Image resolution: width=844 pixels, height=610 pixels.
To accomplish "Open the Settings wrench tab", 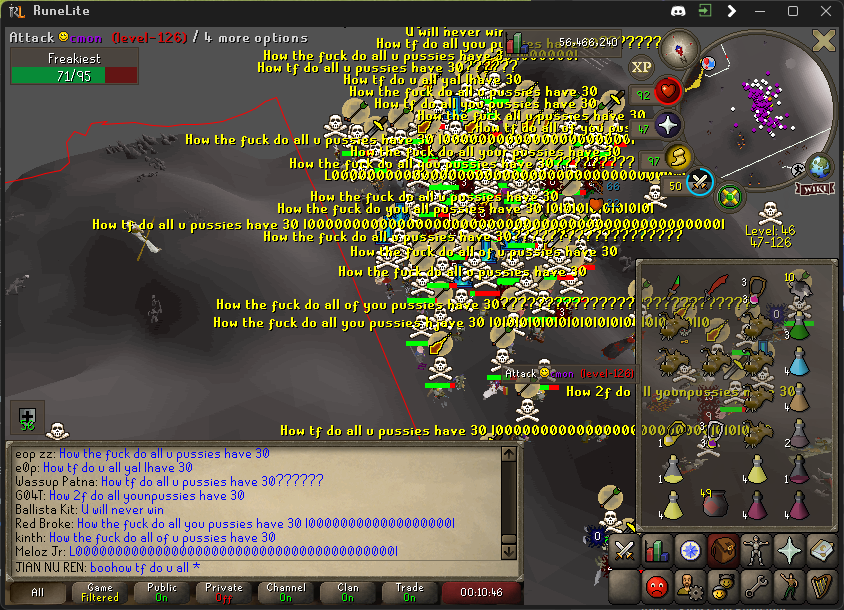I will click(x=755, y=585).
